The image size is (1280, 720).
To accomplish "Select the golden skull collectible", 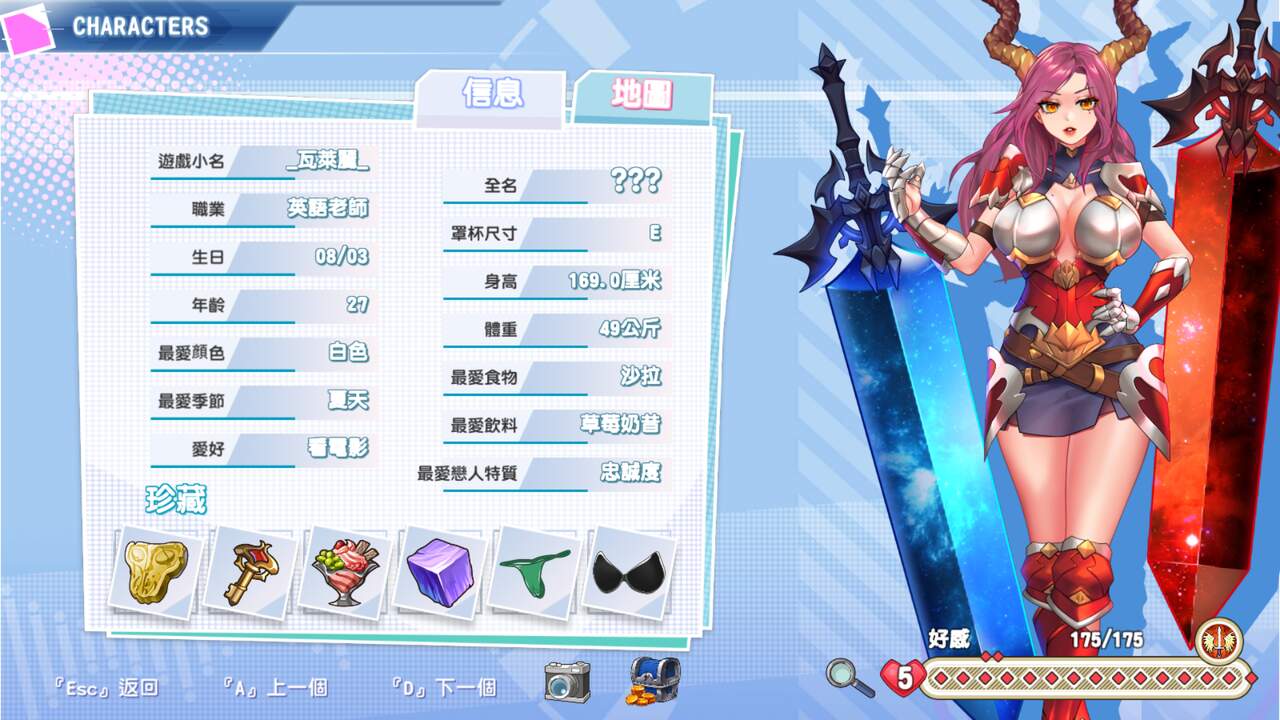I will pos(156,569).
